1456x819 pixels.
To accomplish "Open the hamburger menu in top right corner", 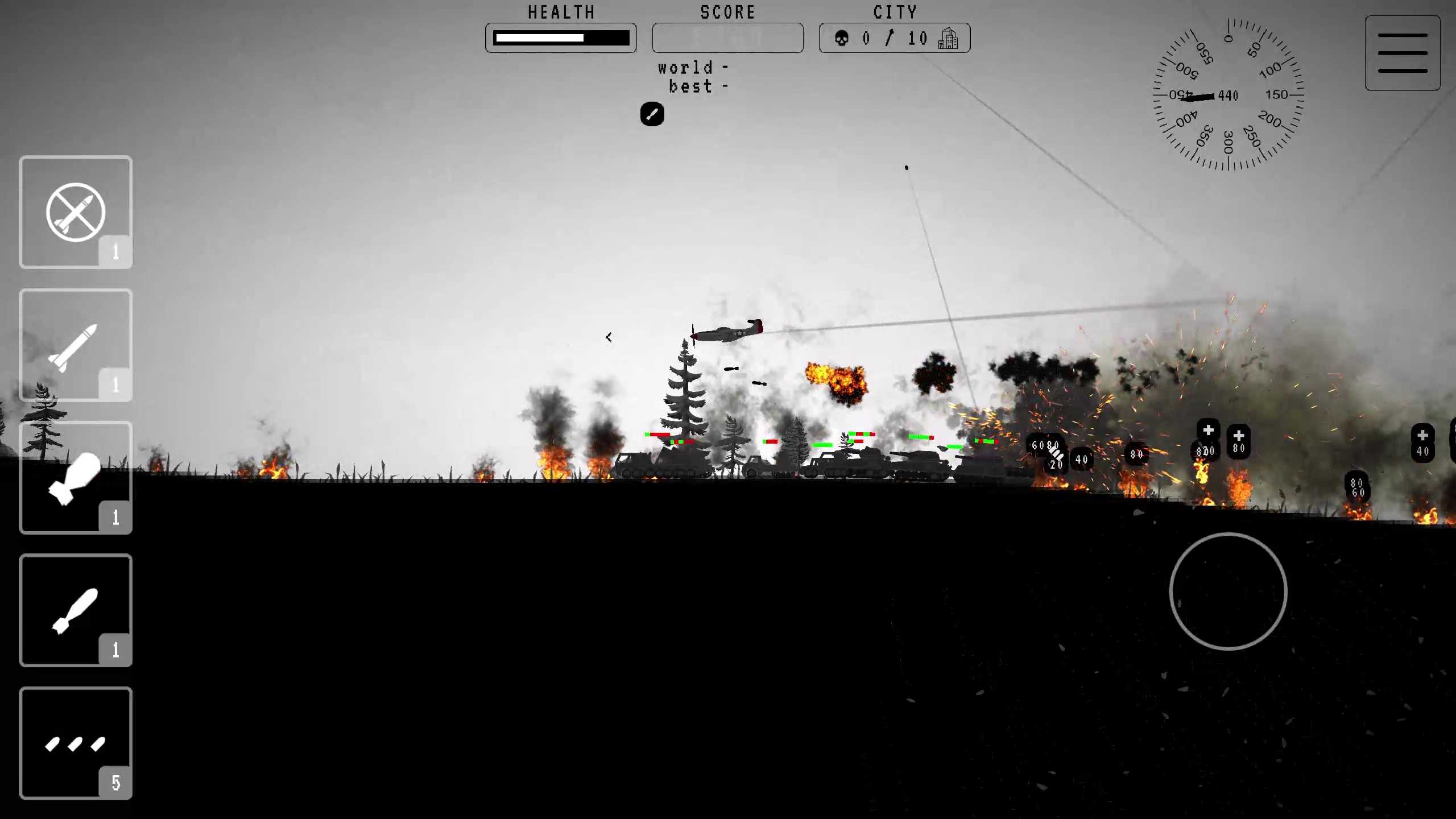I will (1402, 52).
